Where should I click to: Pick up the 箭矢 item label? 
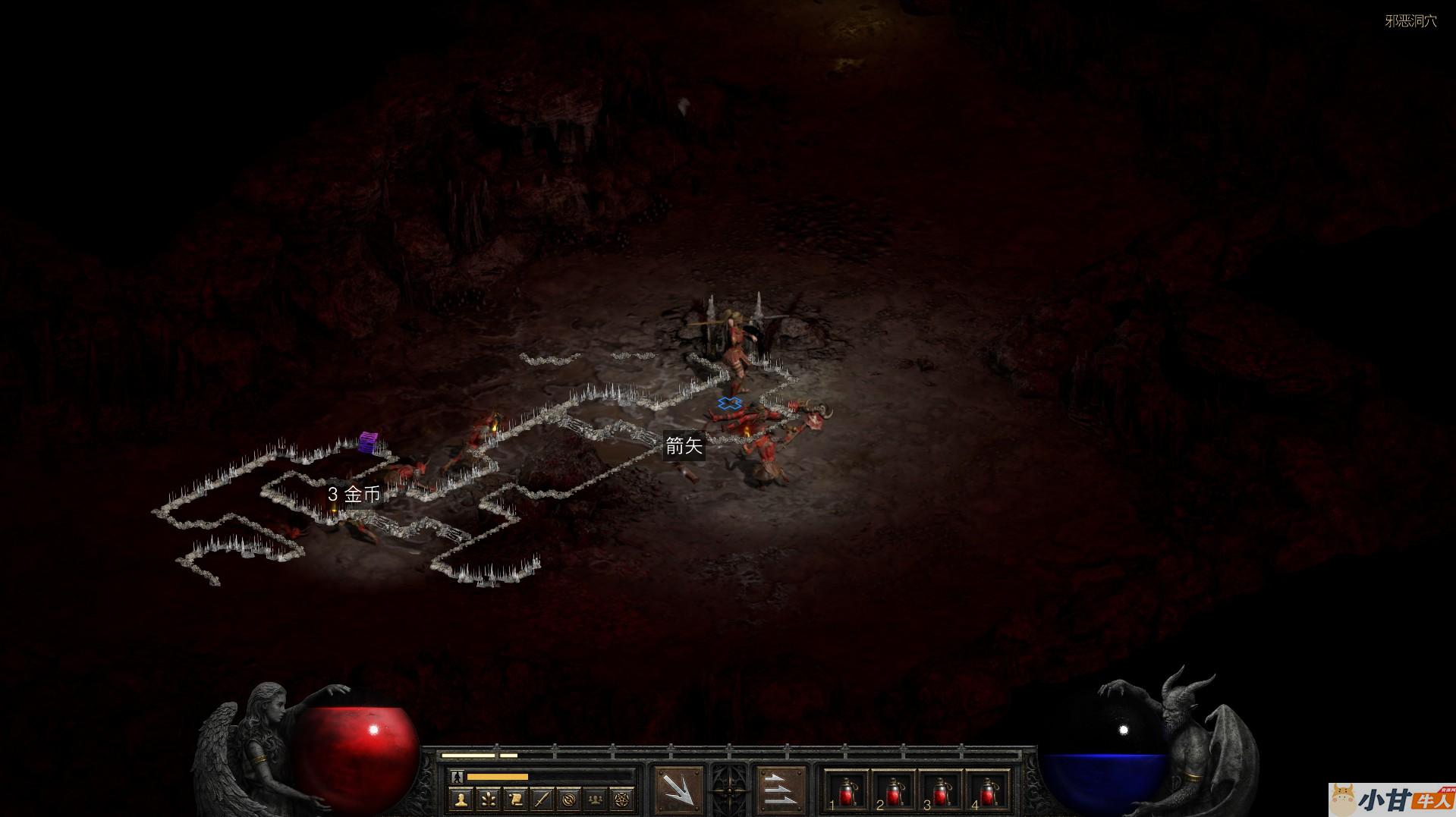[684, 446]
